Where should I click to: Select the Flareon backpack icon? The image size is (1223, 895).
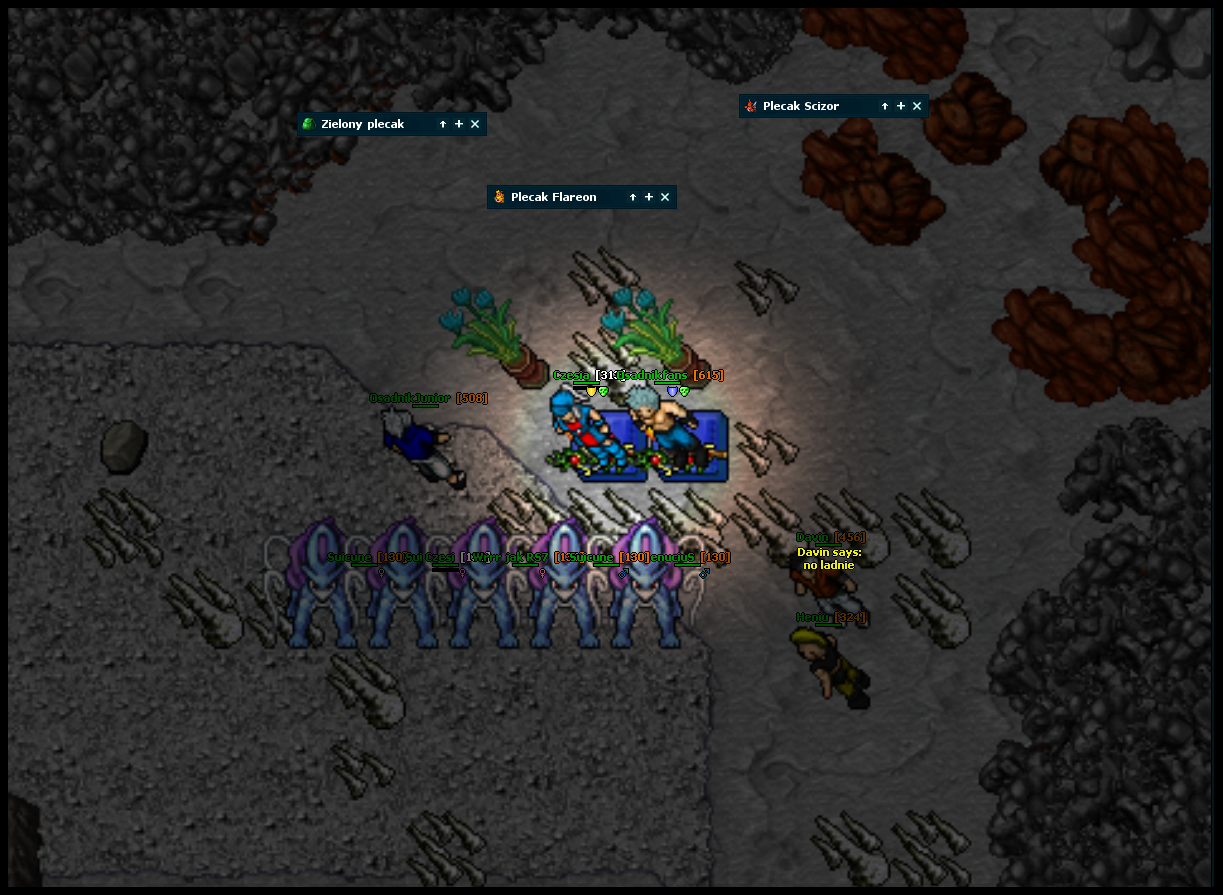click(x=499, y=197)
